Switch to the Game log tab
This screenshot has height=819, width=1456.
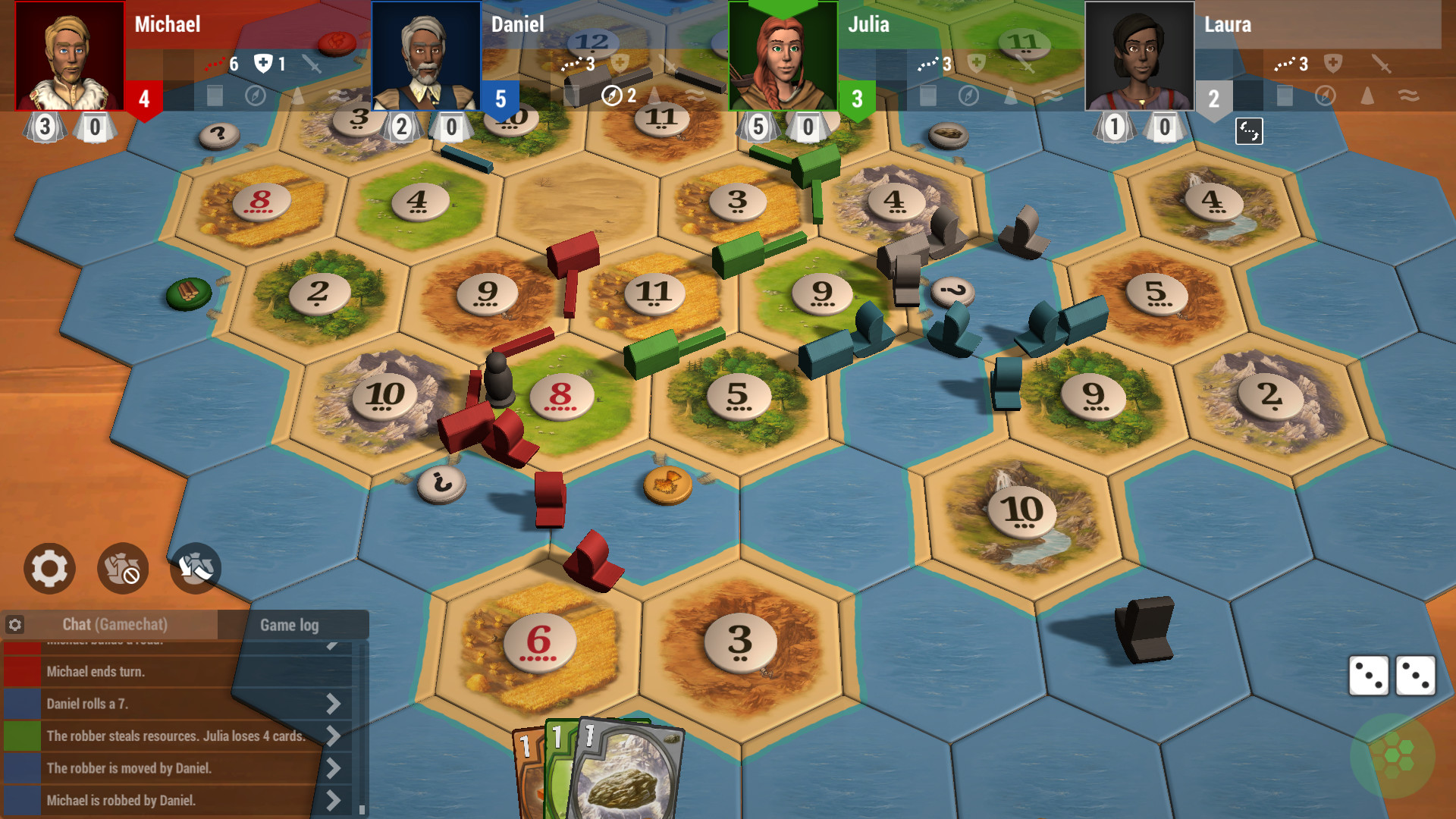point(290,625)
